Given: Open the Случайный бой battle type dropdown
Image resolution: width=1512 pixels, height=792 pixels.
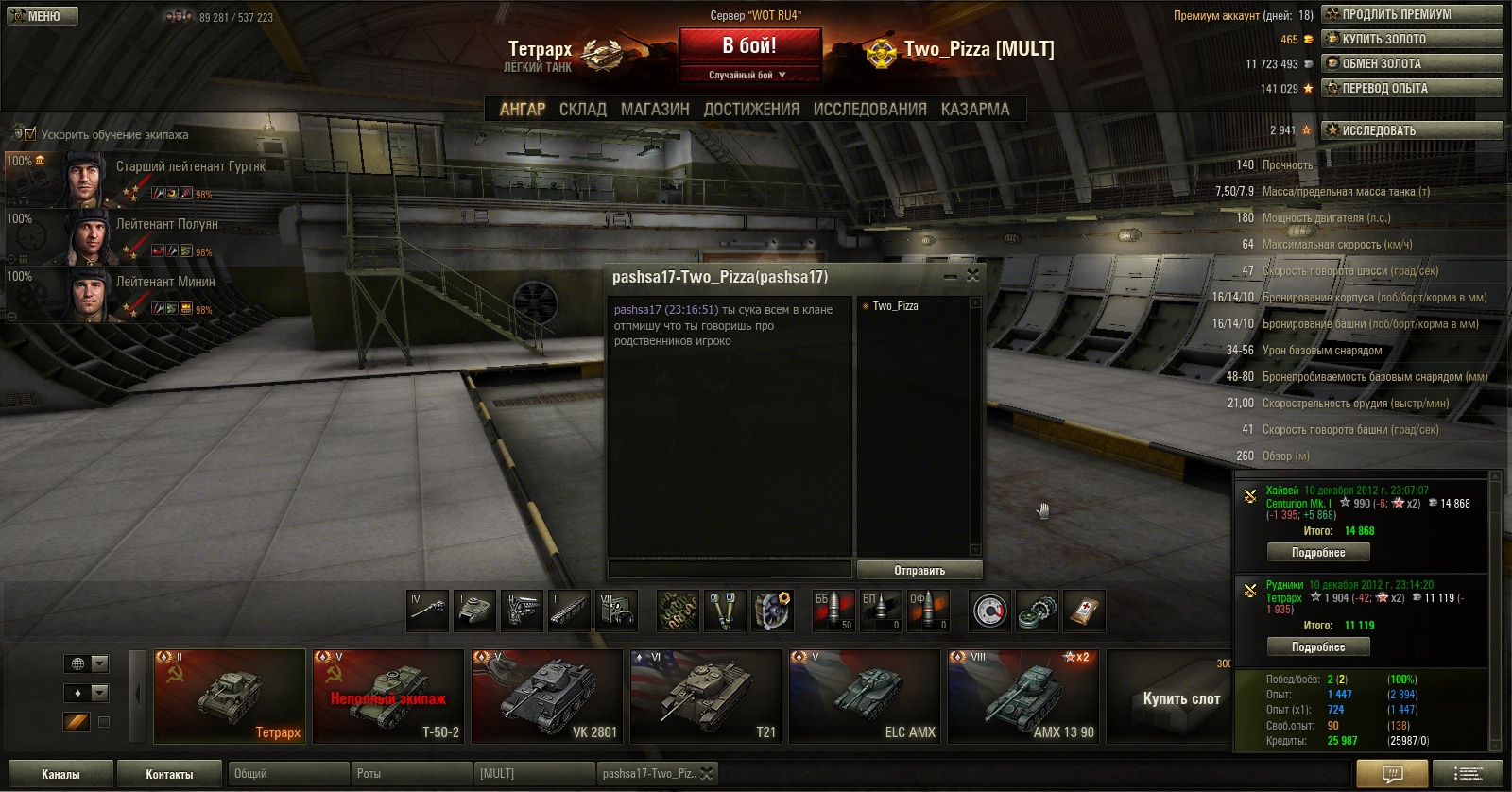Looking at the screenshot, I should pyautogui.click(x=749, y=75).
